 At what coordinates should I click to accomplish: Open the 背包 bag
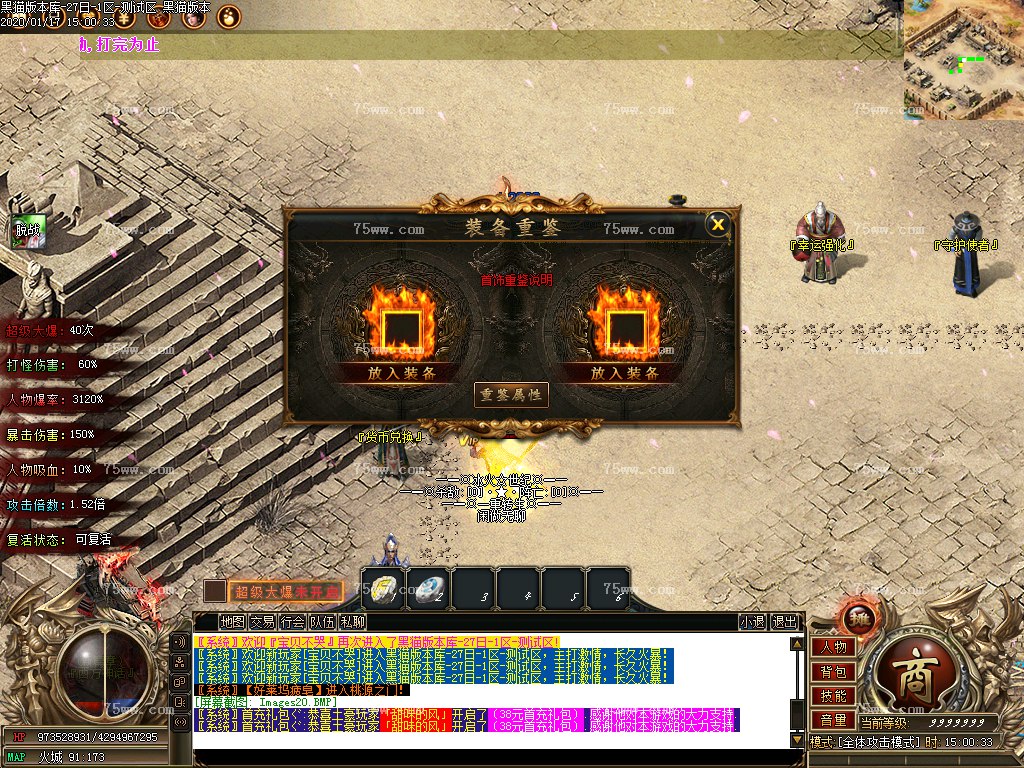point(832,671)
